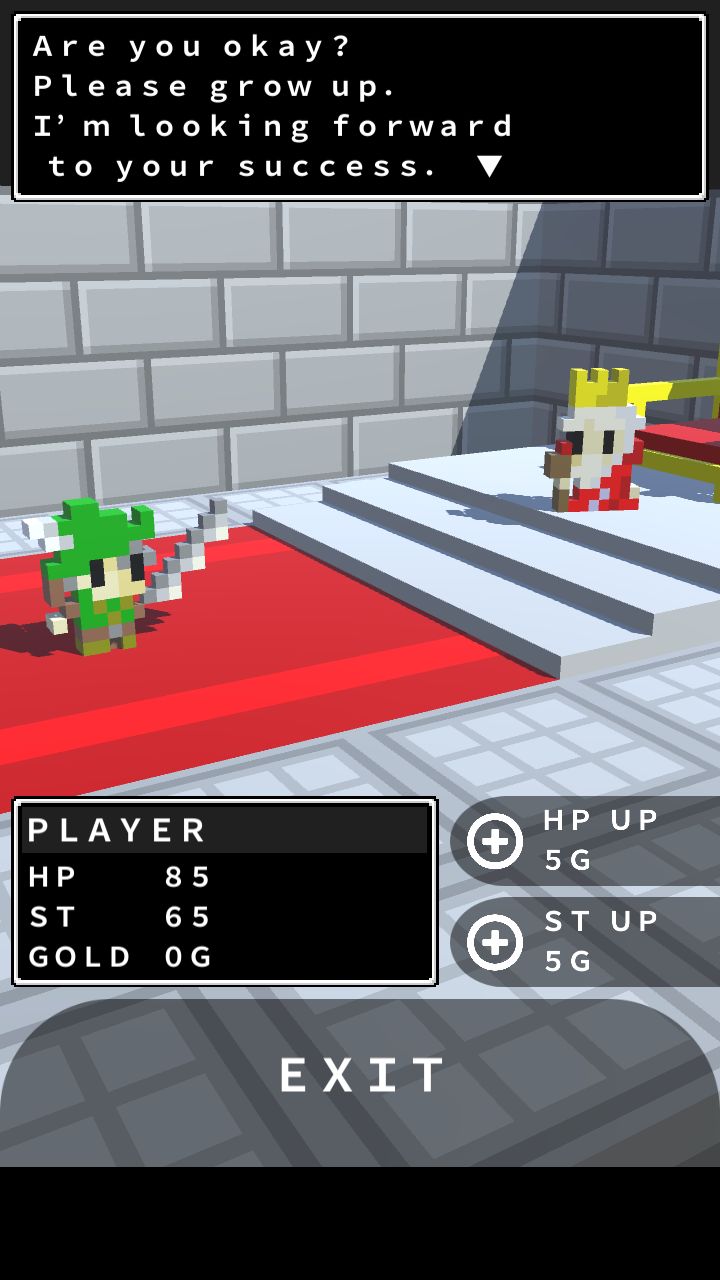Click the EXIT button
720x1280 pixels.
point(360,1077)
